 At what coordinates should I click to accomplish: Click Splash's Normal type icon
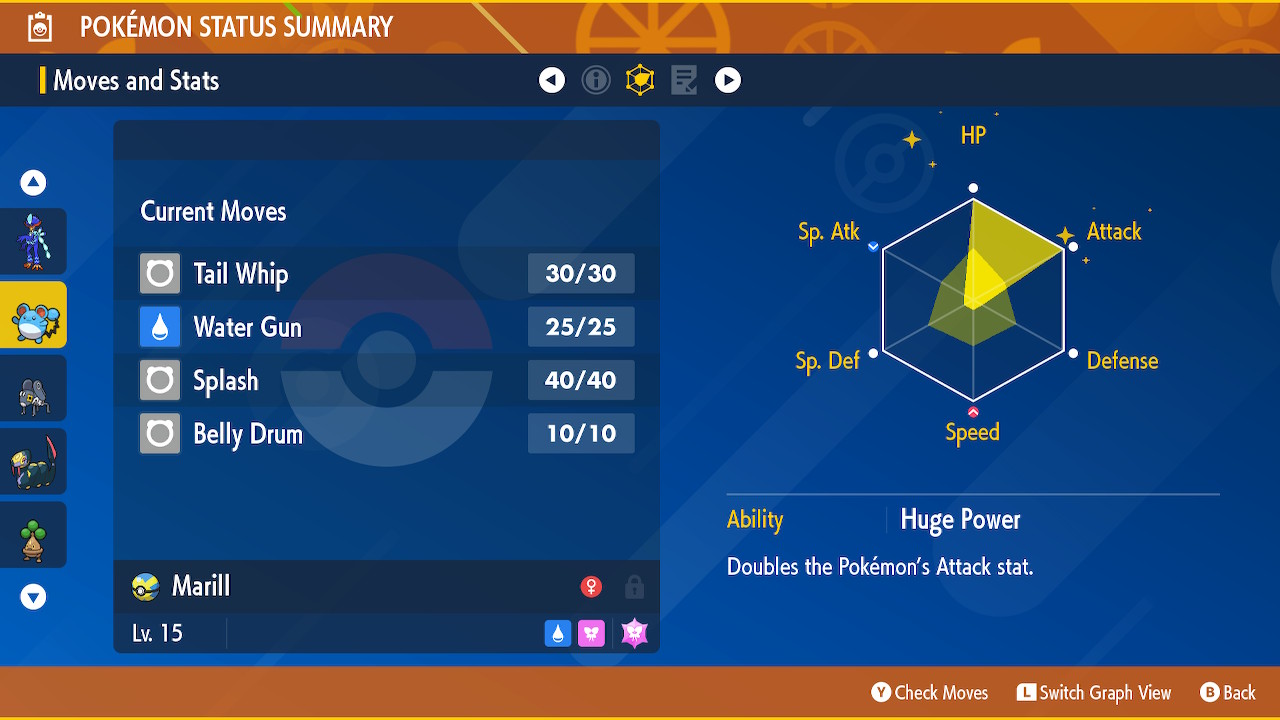point(159,380)
